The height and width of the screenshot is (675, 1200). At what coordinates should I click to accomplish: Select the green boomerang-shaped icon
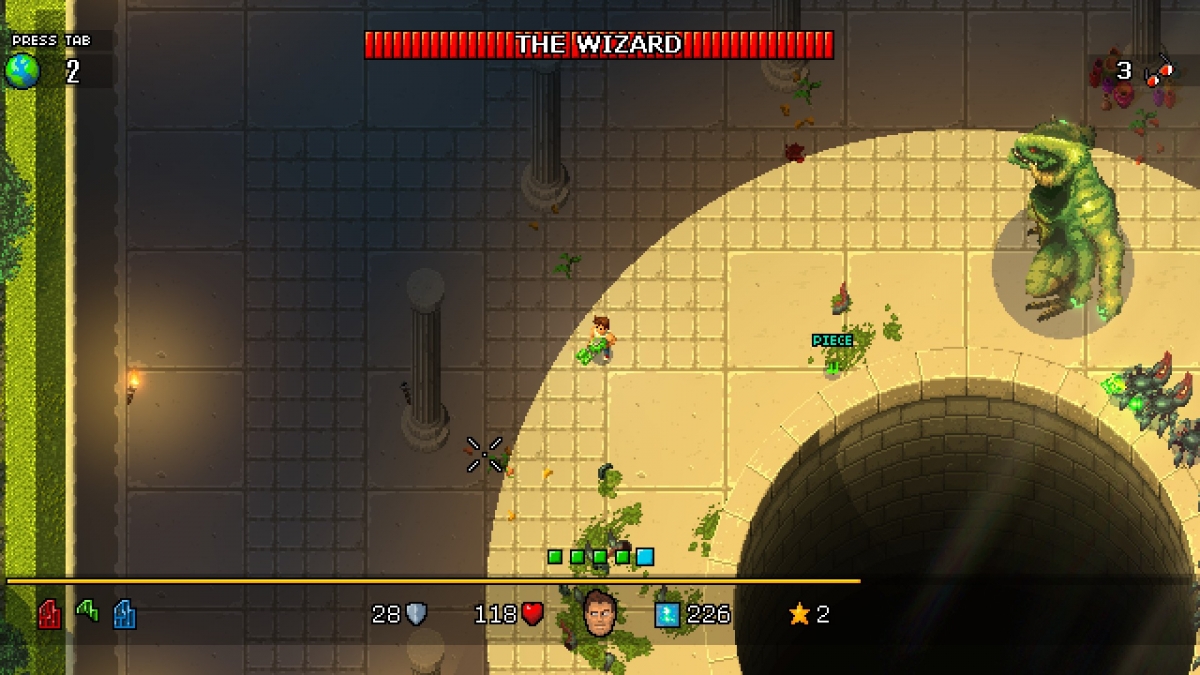pyautogui.click(x=87, y=610)
